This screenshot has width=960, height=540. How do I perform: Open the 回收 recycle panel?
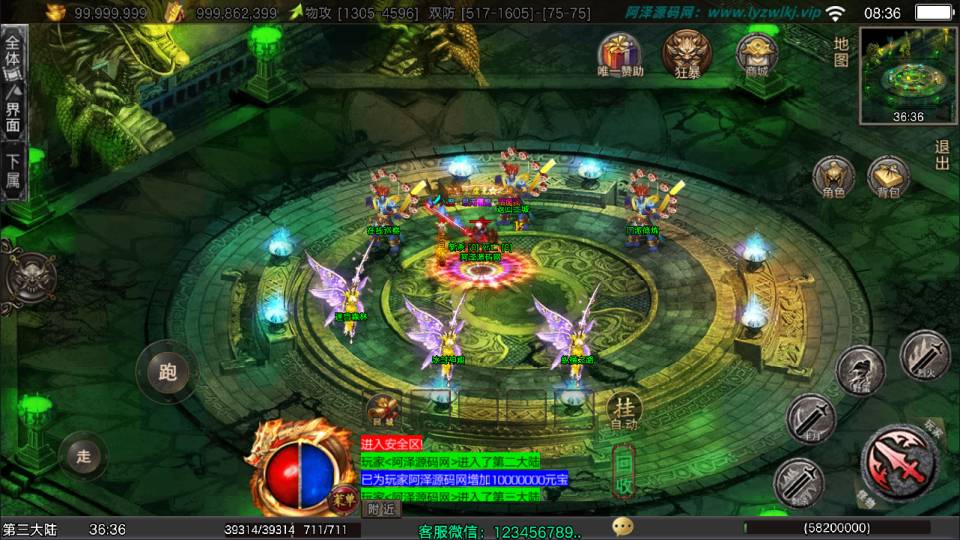click(x=624, y=472)
